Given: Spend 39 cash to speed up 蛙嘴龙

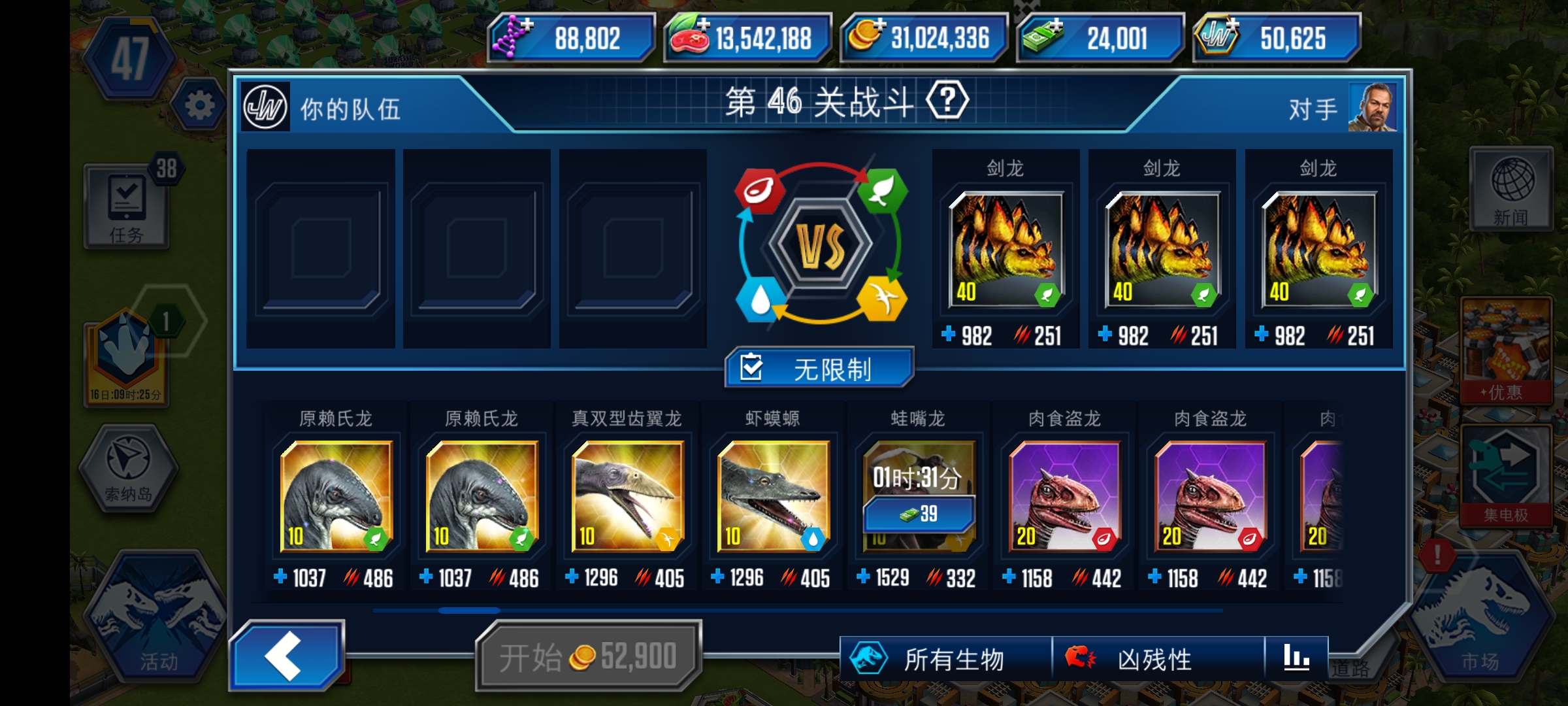Looking at the screenshot, I should pyautogui.click(x=917, y=515).
